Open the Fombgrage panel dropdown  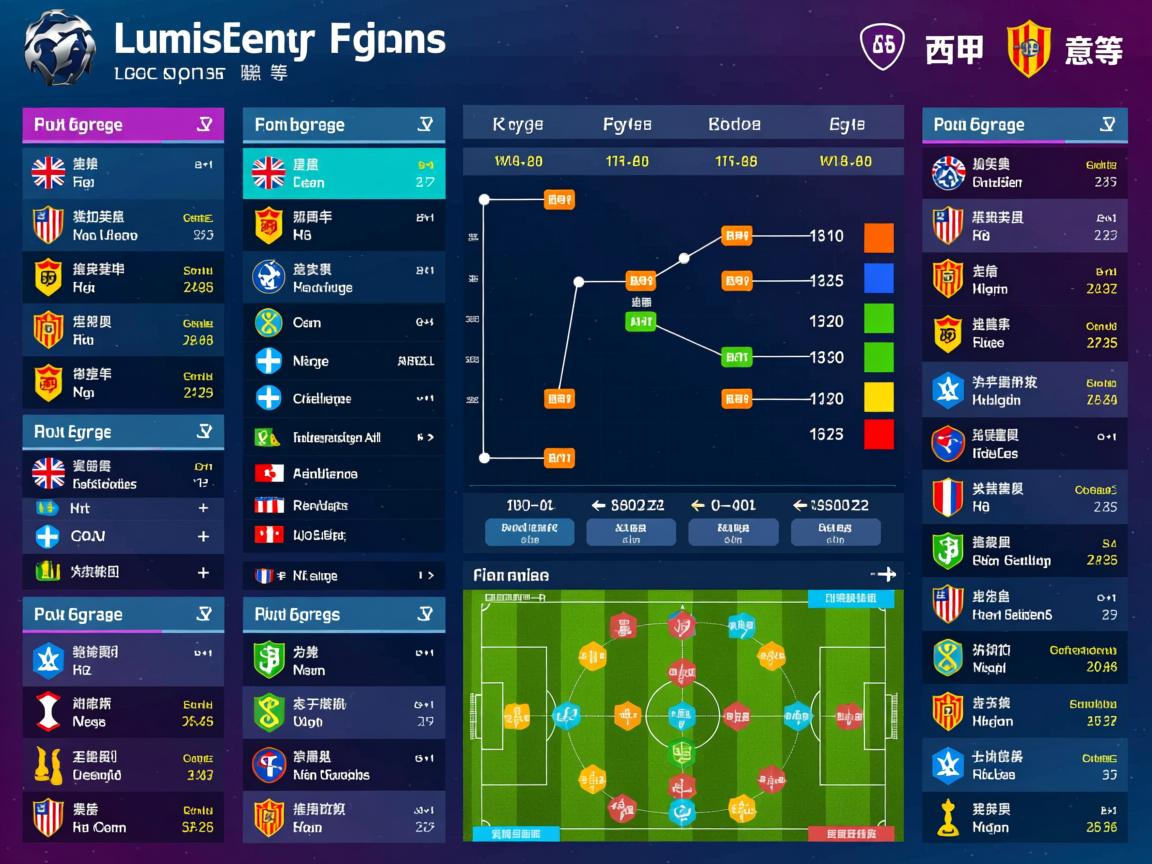coord(426,125)
